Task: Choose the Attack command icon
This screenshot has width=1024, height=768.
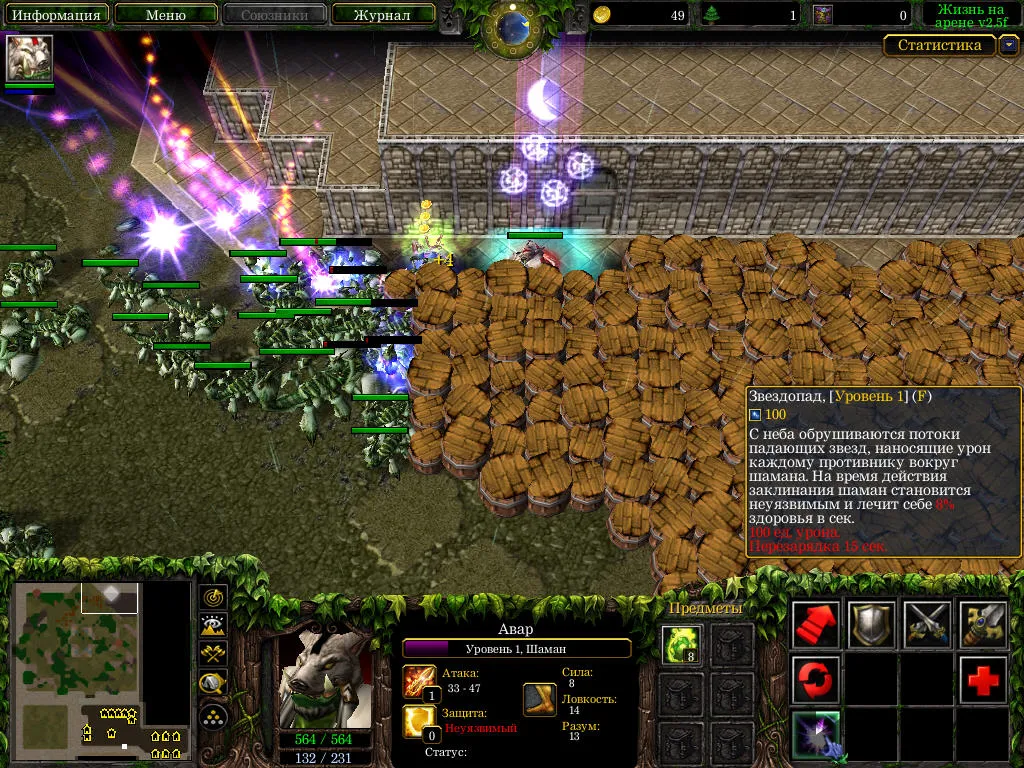Action: point(983,625)
